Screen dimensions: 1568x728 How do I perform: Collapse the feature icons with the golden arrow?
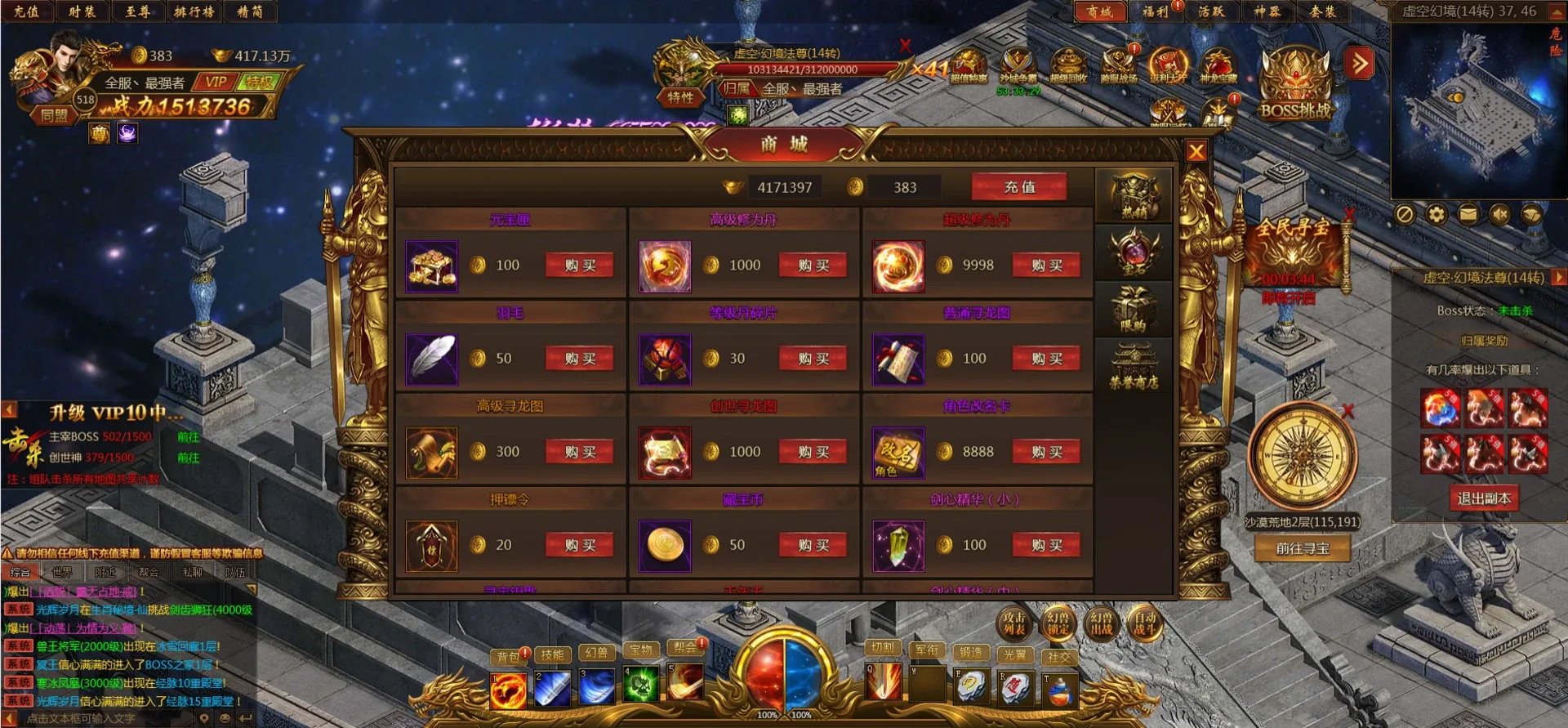click(x=1357, y=63)
